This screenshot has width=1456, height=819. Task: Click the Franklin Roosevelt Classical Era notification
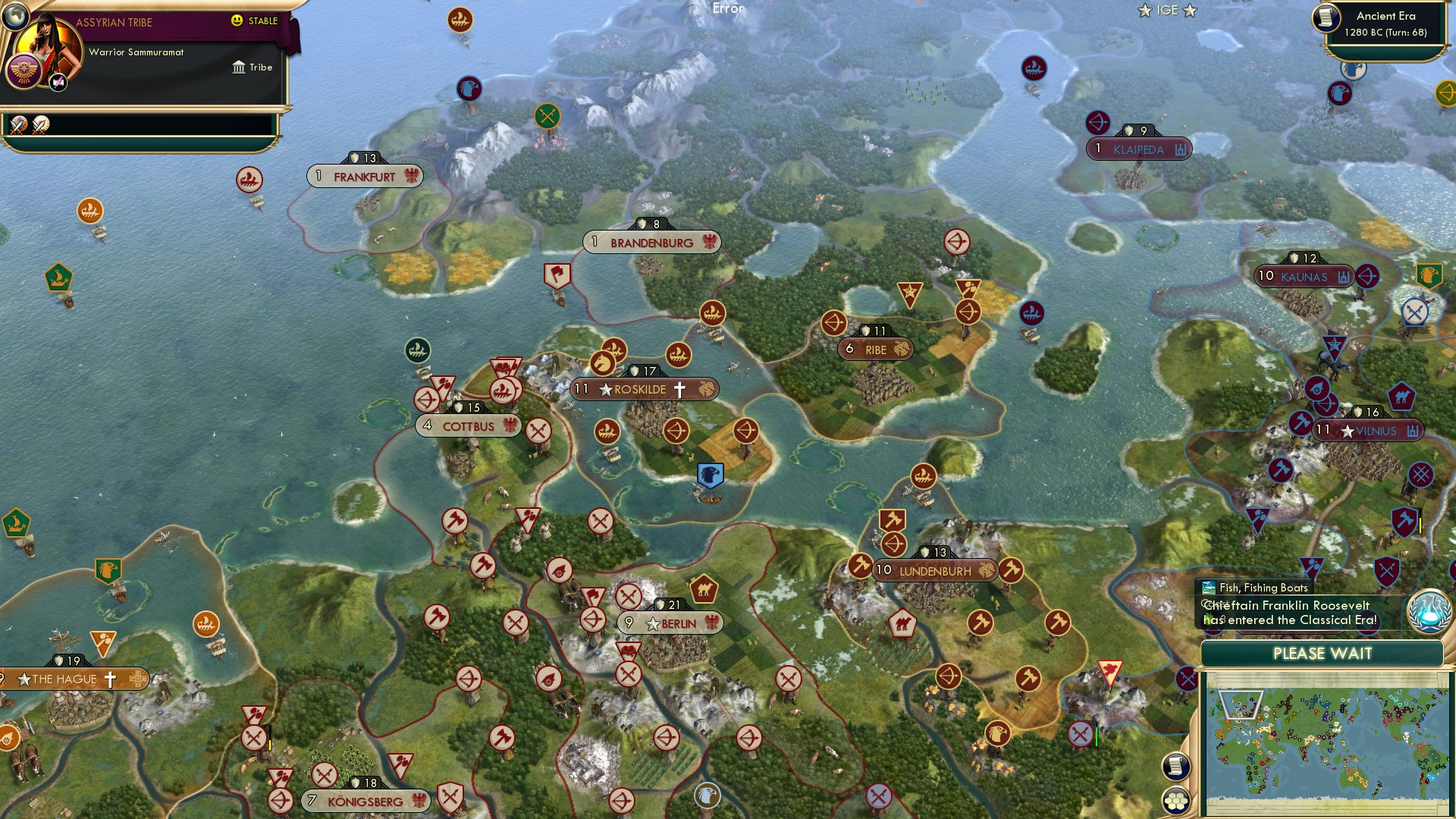pos(1289,612)
